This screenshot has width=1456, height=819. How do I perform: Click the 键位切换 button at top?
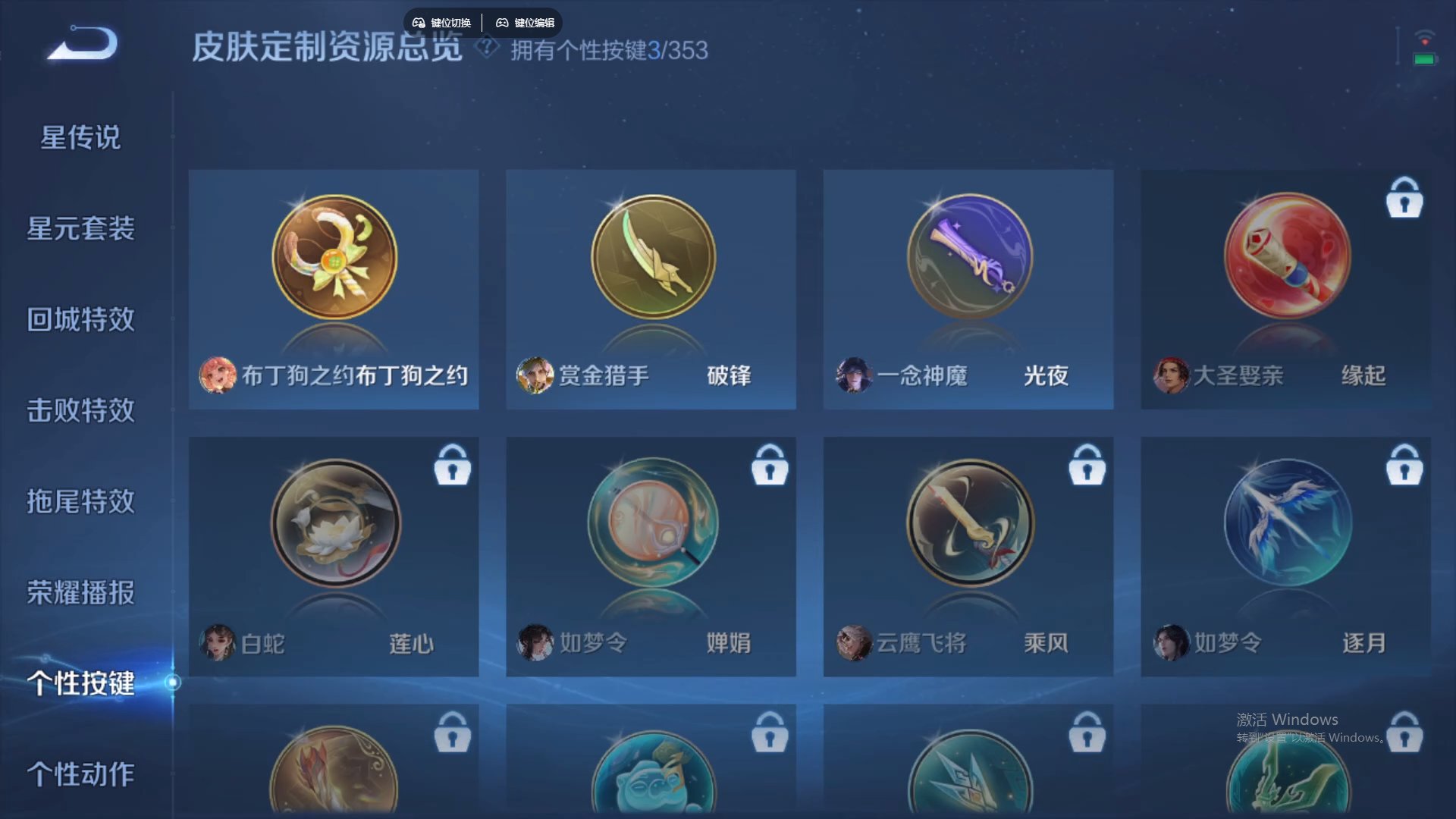click(441, 22)
